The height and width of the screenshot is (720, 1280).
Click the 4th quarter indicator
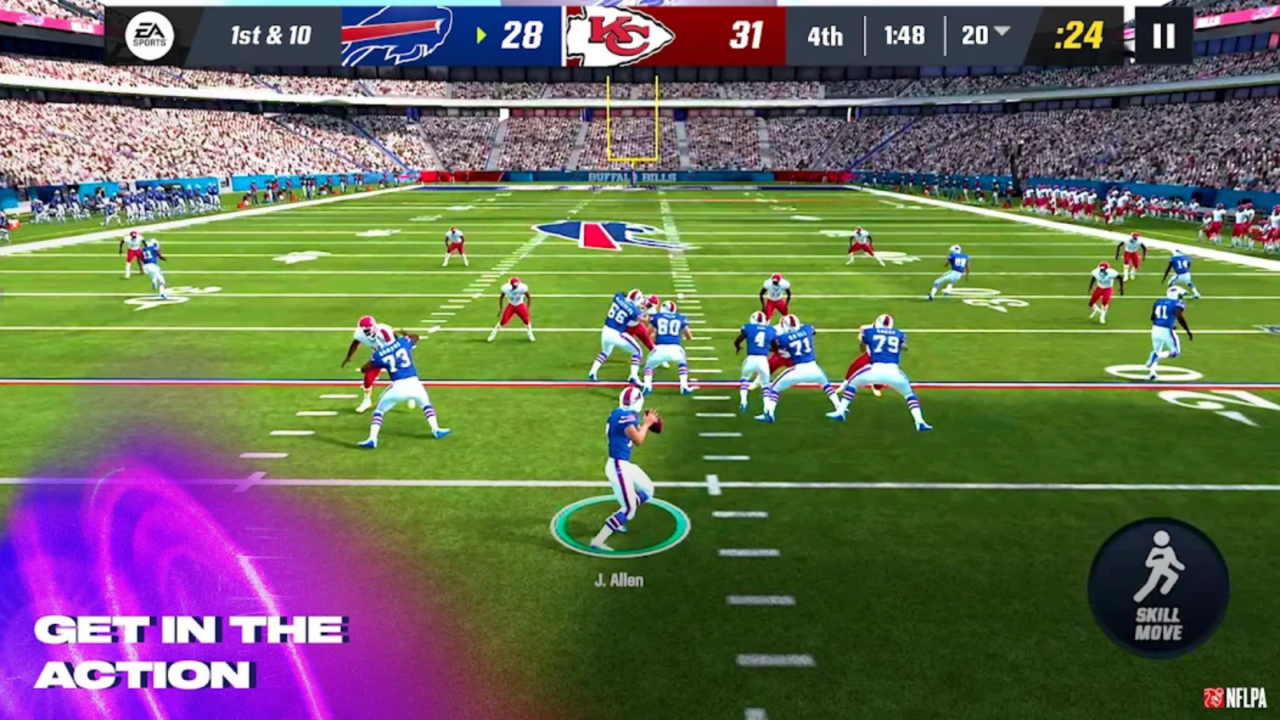tap(824, 36)
